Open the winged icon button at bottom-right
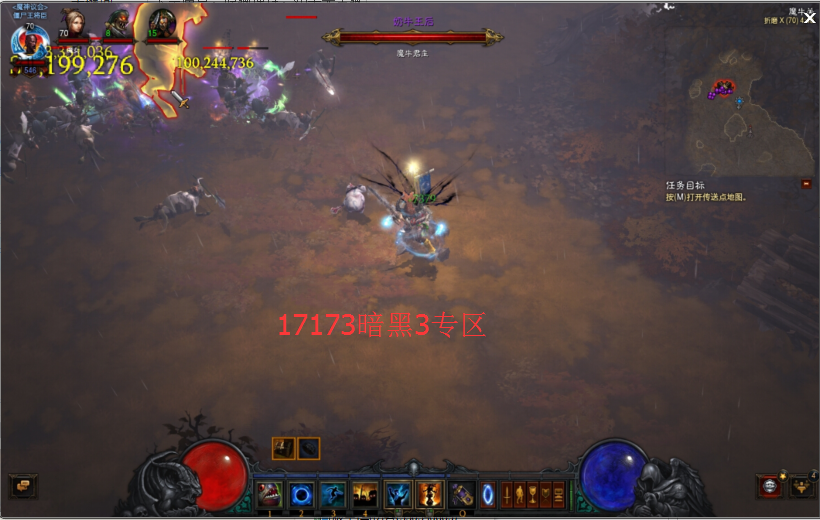 click(802, 487)
